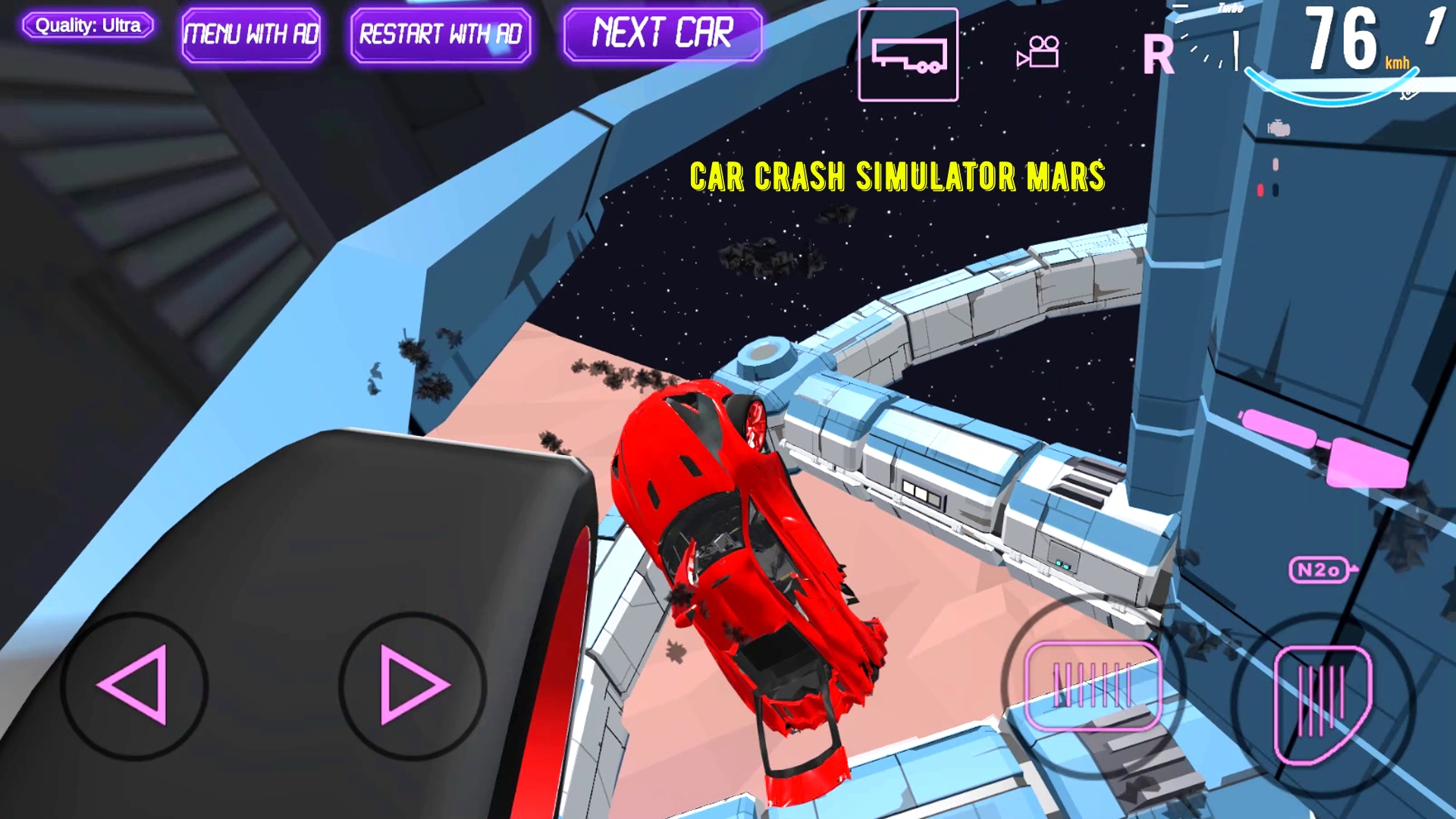Viewport: 1456px width, 819px height.
Task: Restart the level with Restart With Ad
Action: pyautogui.click(x=441, y=33)
